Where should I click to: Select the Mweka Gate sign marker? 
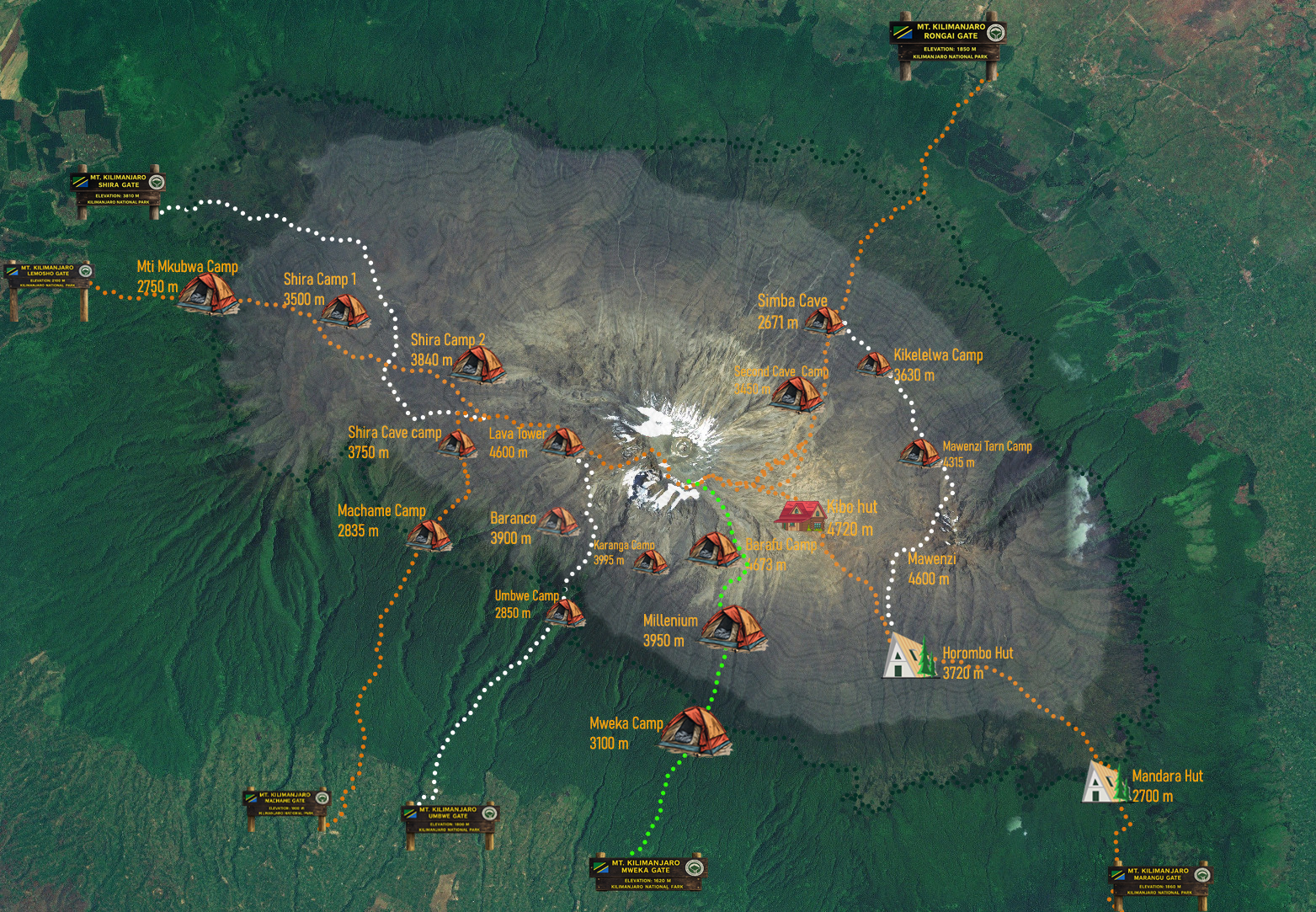(647, 873)
